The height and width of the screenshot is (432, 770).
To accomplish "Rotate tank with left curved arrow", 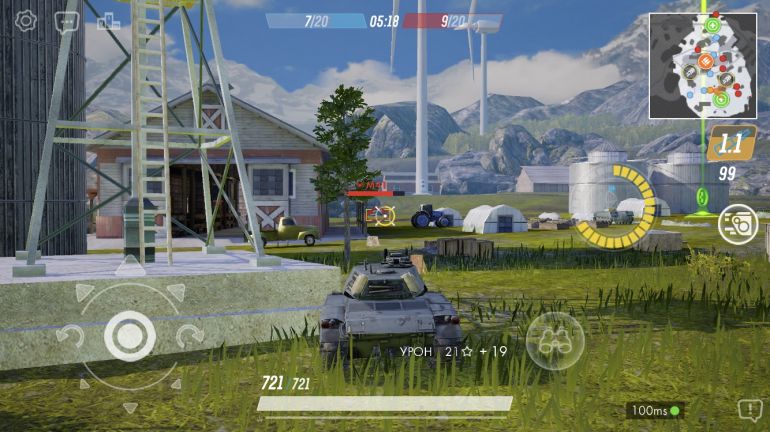I will tap(69, 336).
